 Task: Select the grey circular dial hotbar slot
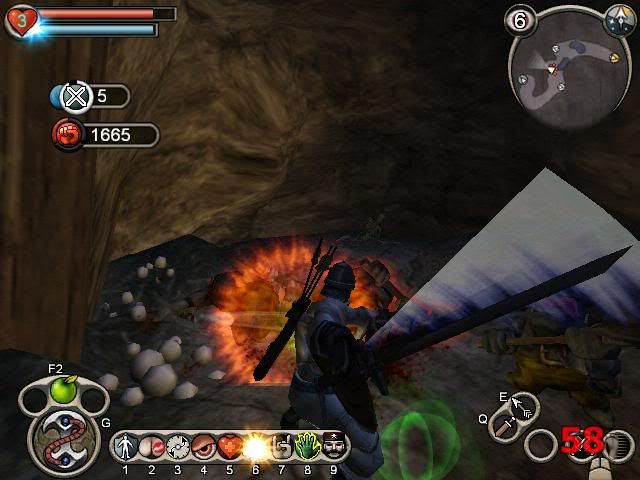pyautogui.click(x=178, y=445)
